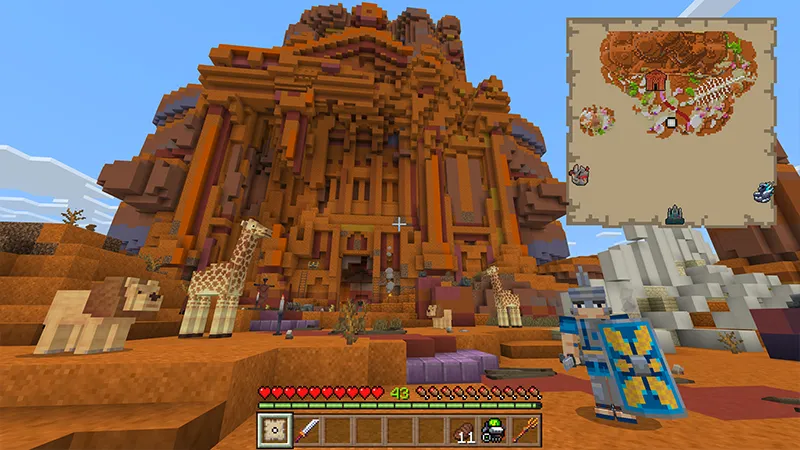Select the sword in the hotbar
This screenshot has width=800, height=450.
tap(308, 430)
